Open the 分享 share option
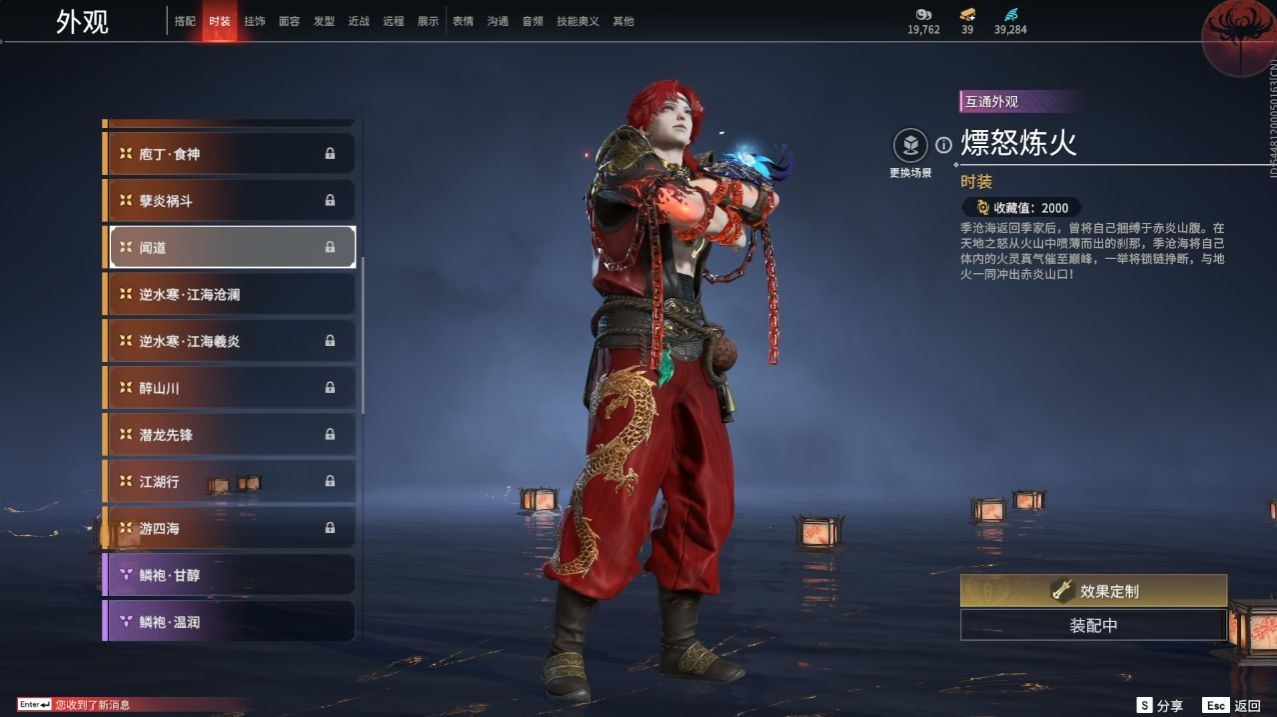Viewport: 1277px width, 717px height. [x=1160, y=705]
